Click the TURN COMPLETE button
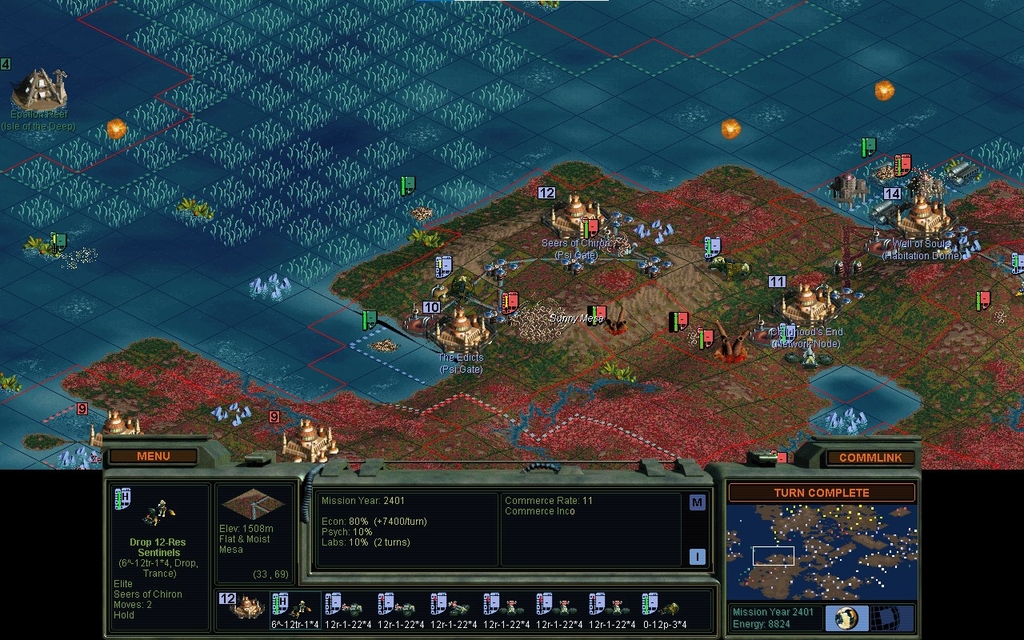The height and width of the screenshot is (640, 1024). tap(821, 493)
